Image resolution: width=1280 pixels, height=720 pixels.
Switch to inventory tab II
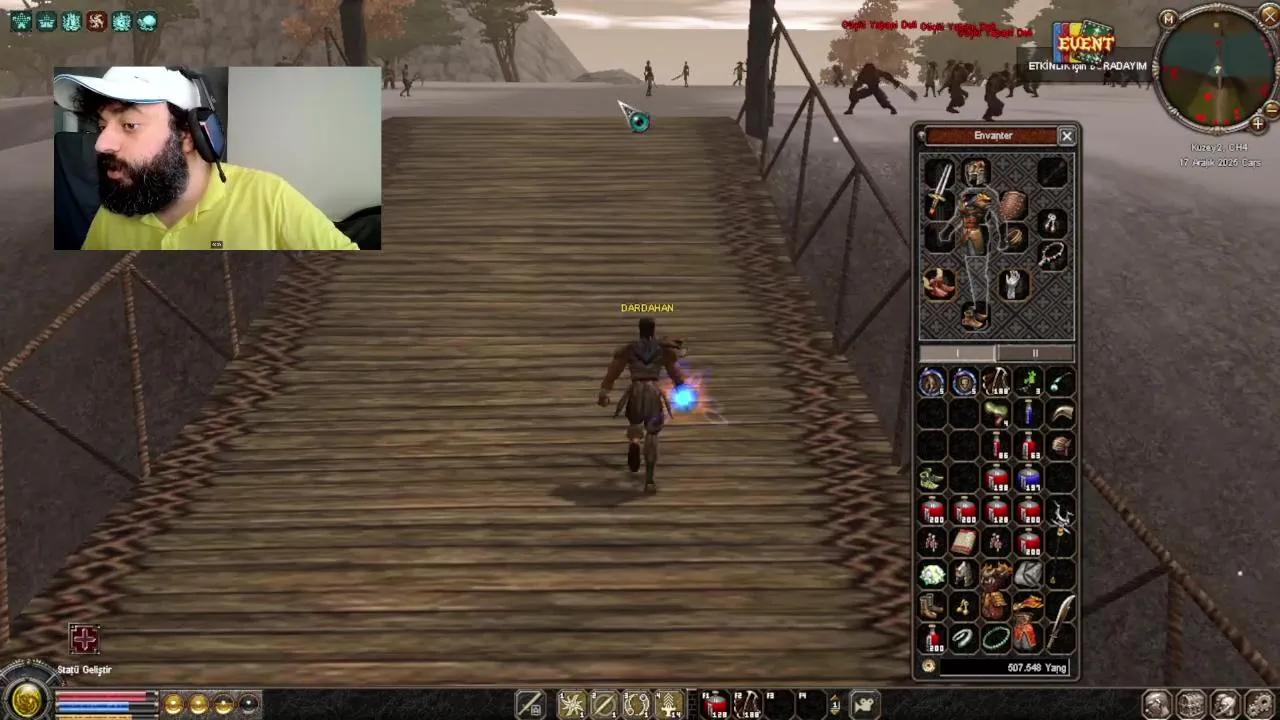coord(1035,353)
